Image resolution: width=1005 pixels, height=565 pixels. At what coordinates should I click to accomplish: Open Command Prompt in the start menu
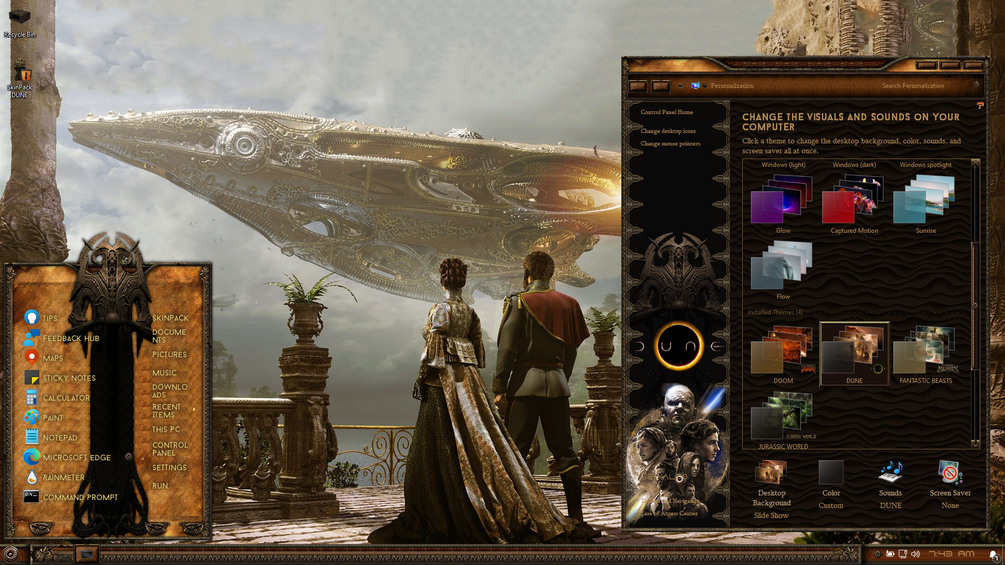pos(79,497)
